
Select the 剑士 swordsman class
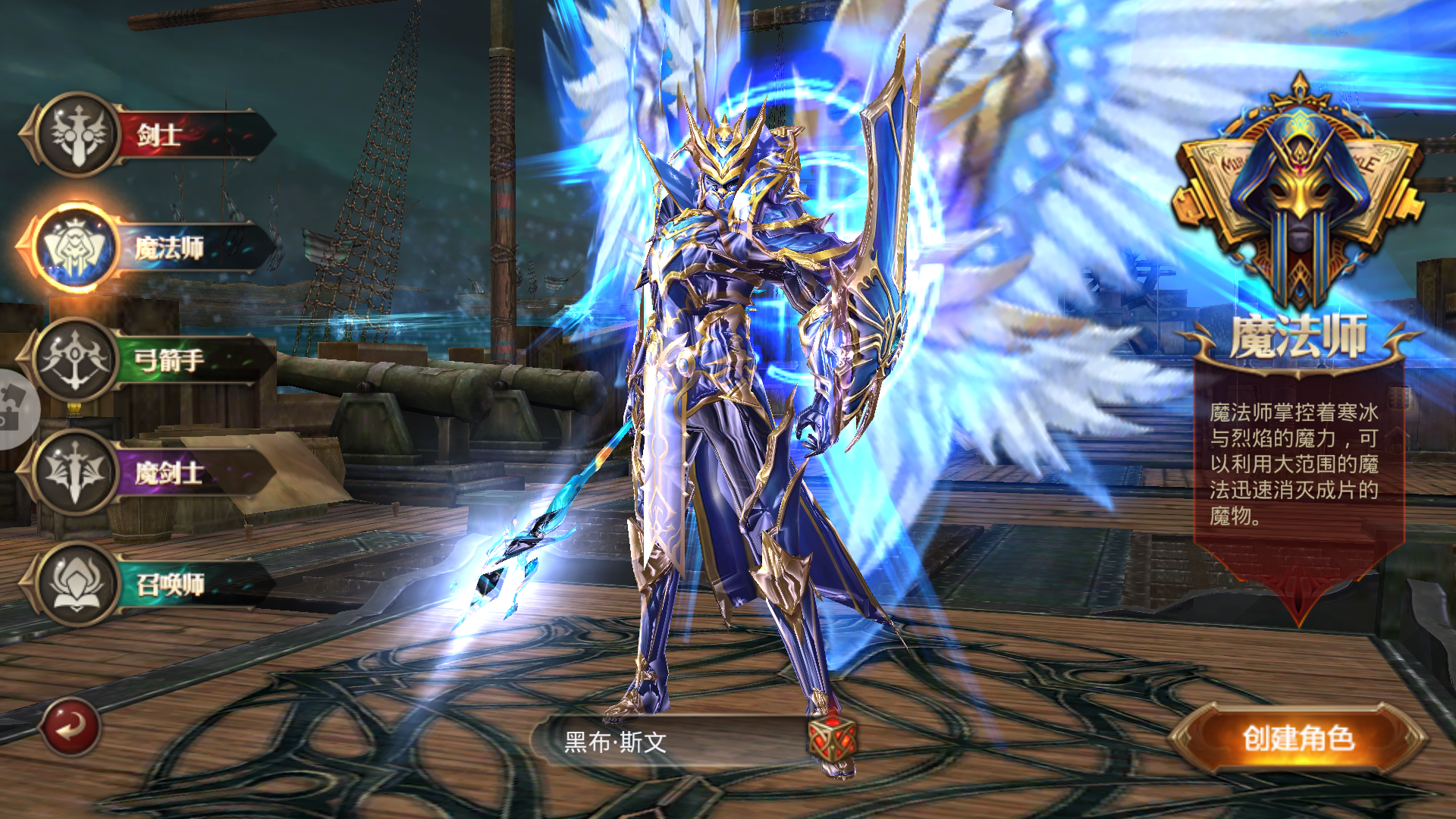coord(152,135)
